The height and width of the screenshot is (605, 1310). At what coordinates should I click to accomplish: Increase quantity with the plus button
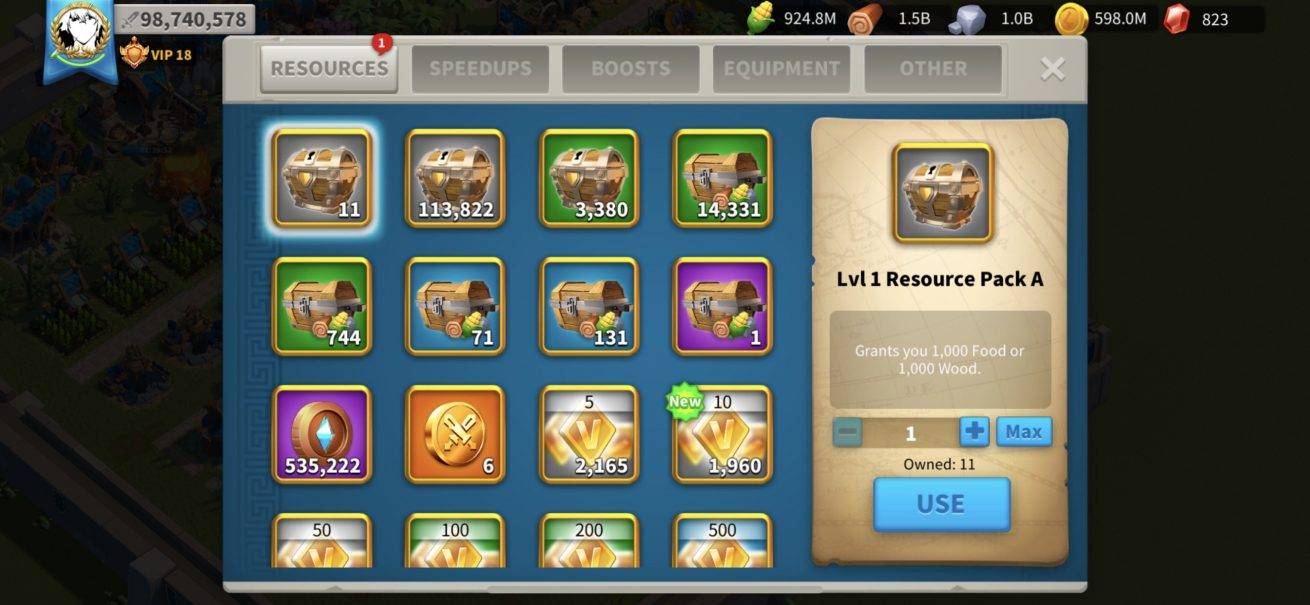click(974, 432)
